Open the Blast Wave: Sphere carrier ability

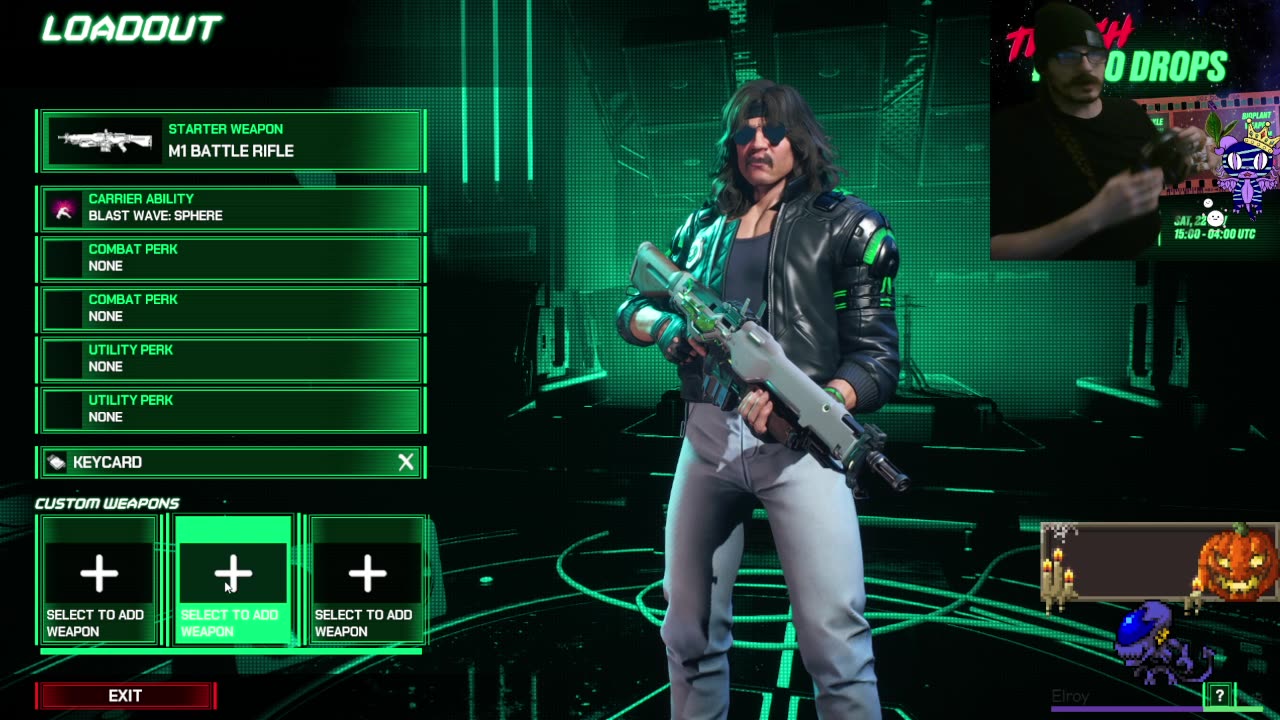point(232,208)
